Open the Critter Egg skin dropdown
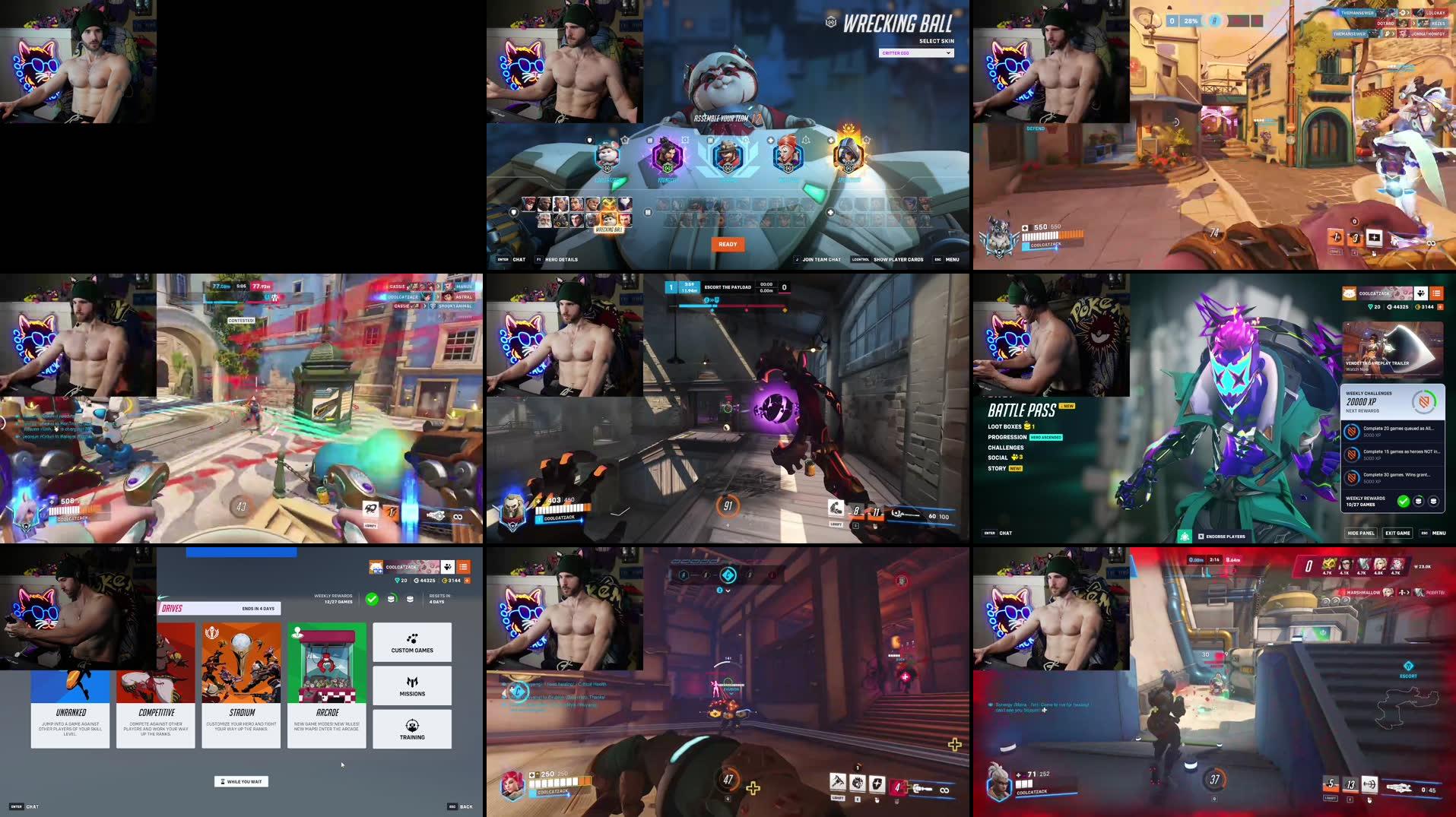Screen dimensions: 1456x817 point(915,52)
